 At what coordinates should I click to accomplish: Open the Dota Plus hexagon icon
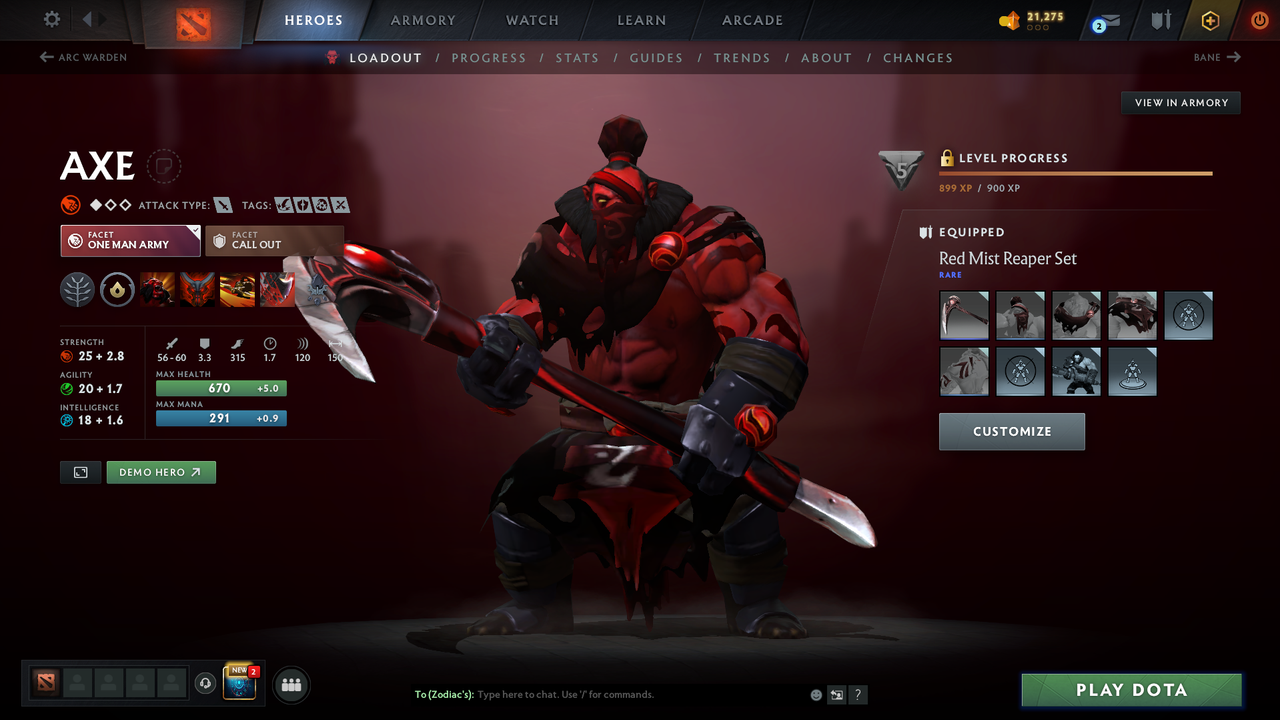click(1210, 20)
